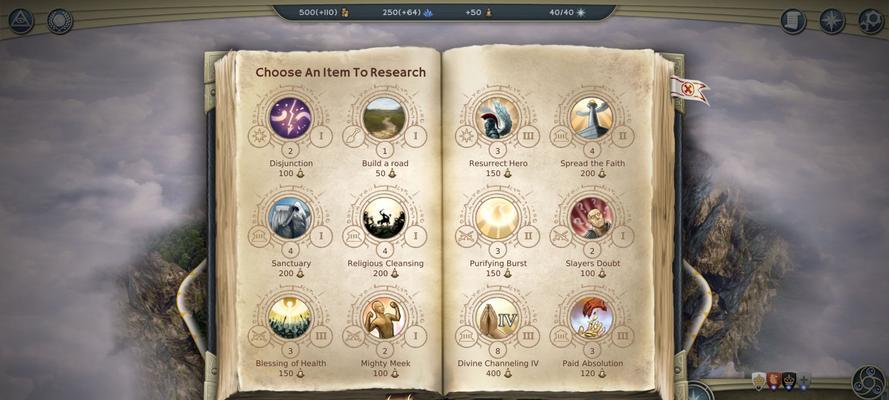This screenshot has width=889, height=400.
Task: Choose Blessing of Health research
Action: pos(290,317)
